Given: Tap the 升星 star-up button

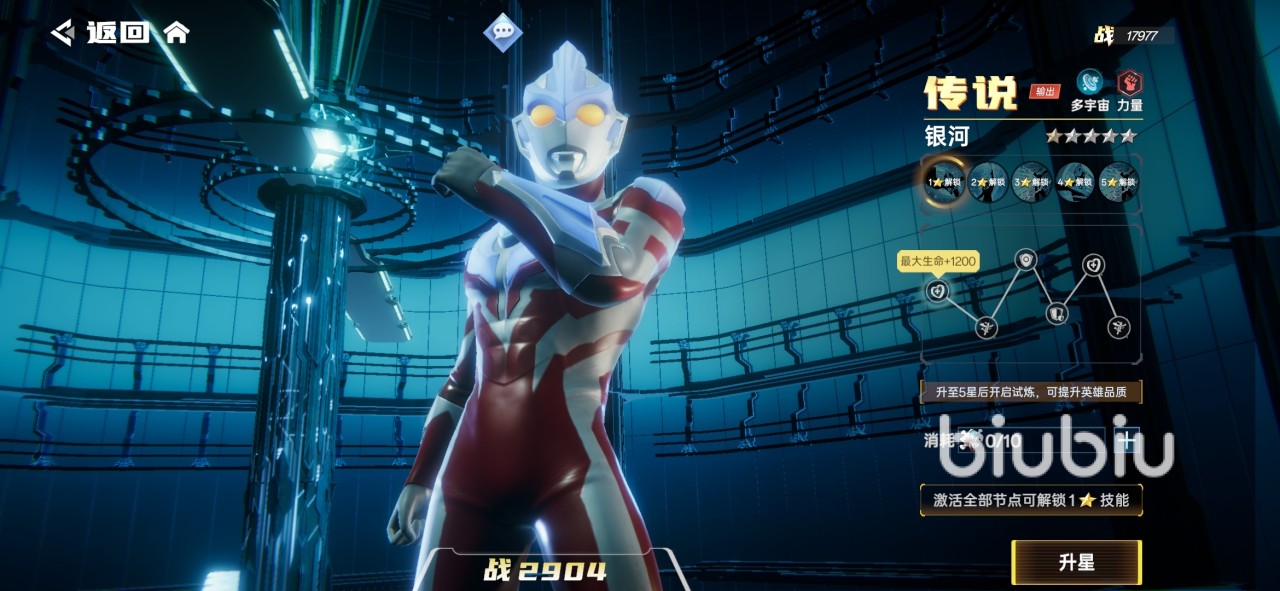Looking at the screenshot, I should (1076, 562).
